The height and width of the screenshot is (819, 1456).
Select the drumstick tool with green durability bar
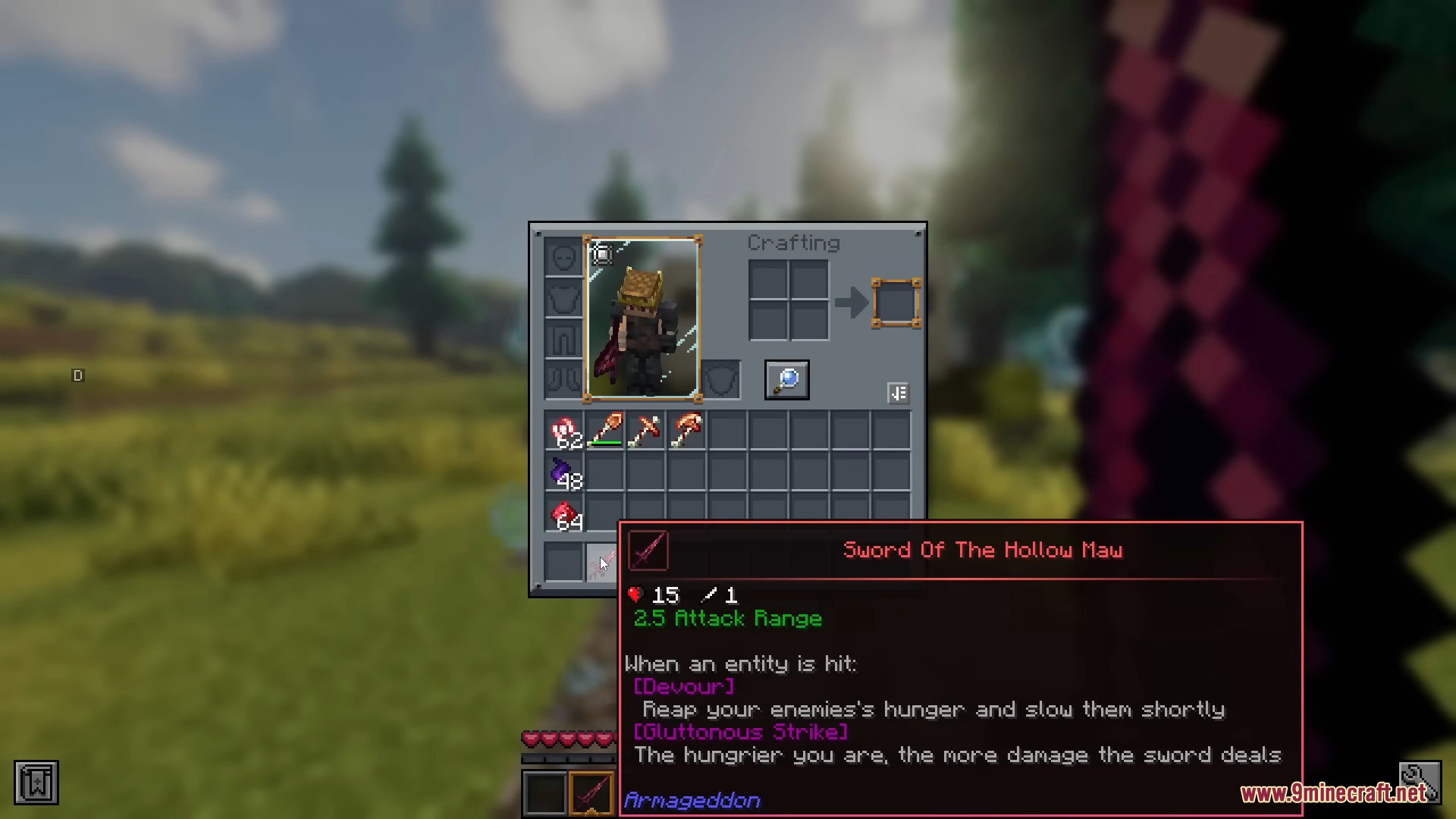[605, 431]
